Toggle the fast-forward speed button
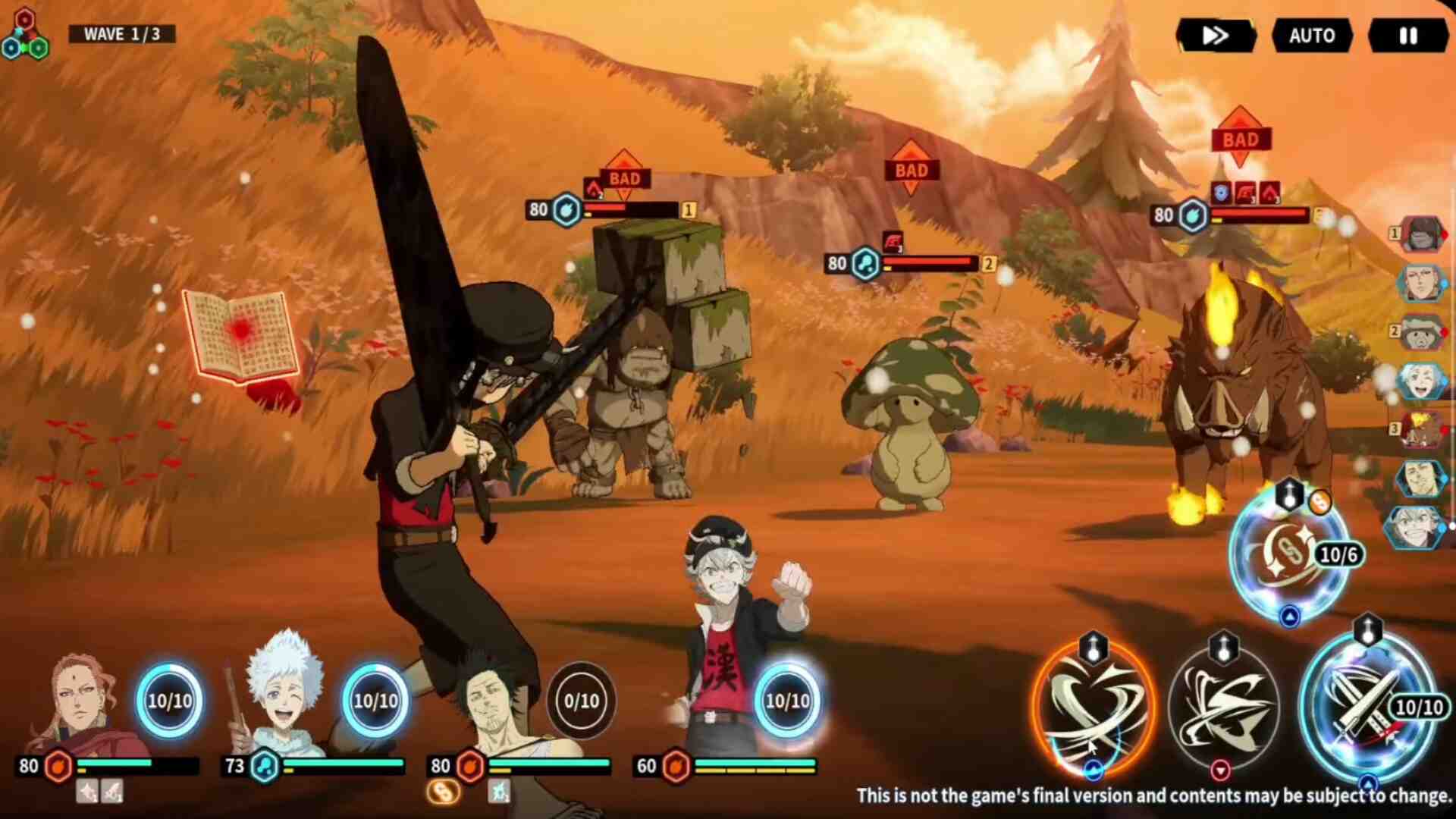Viewport: 1456px width, 819px height. tap(1216, 36)
